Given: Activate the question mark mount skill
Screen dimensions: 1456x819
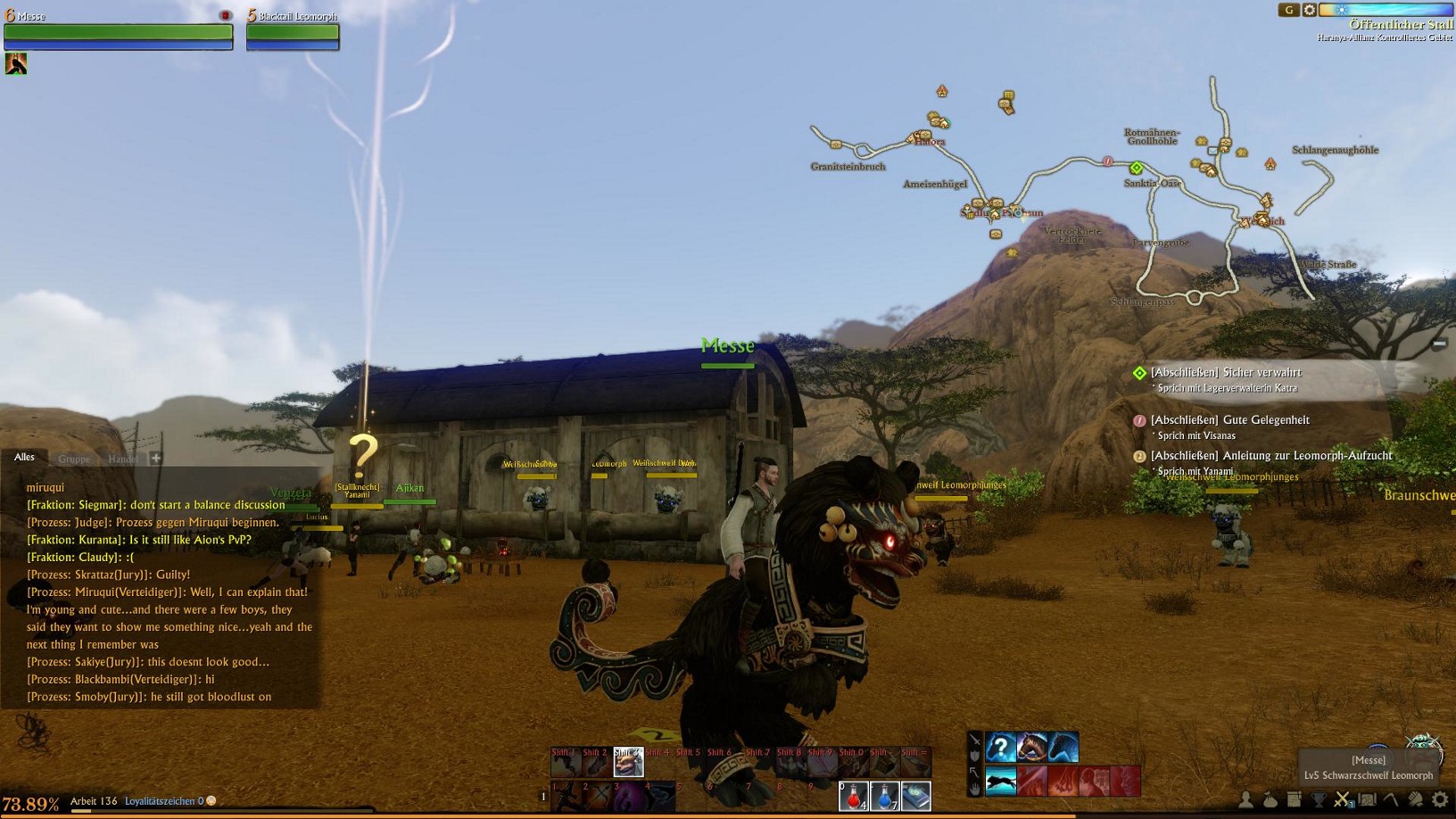Looking at the screenshot, I should [x=1000, y=748].
